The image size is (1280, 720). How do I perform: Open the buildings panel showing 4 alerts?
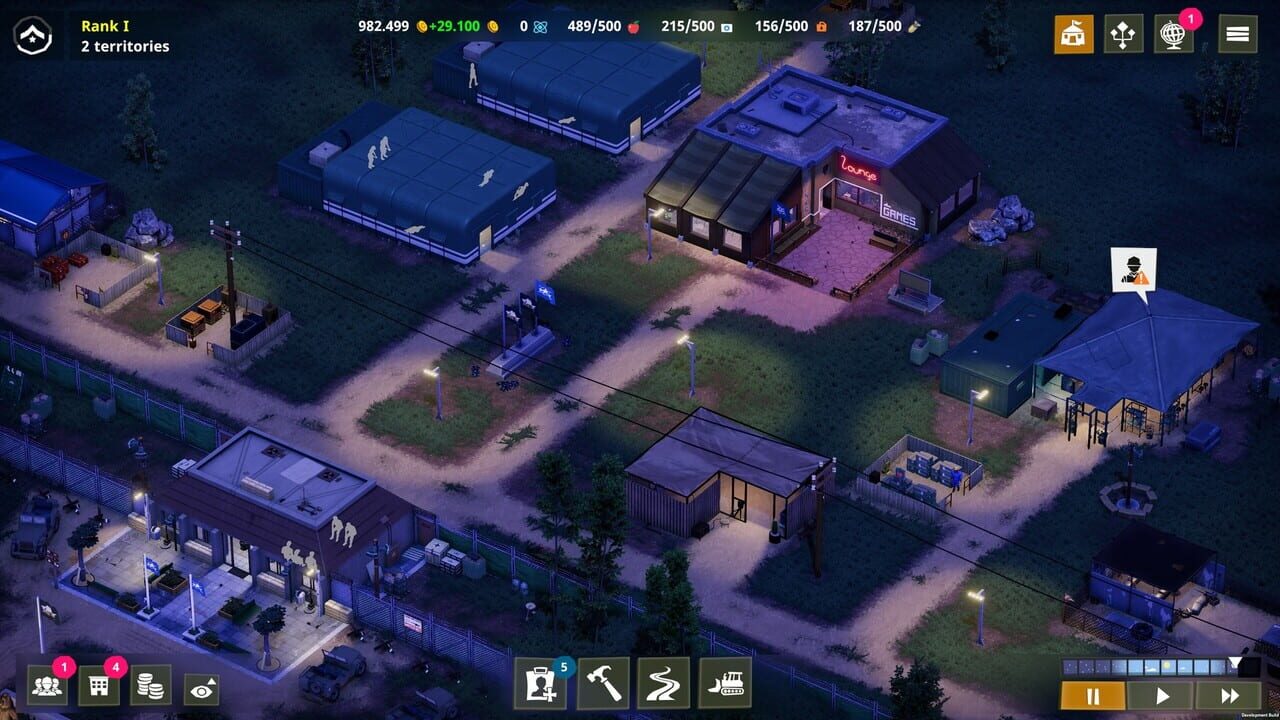(x=98, y=688)
